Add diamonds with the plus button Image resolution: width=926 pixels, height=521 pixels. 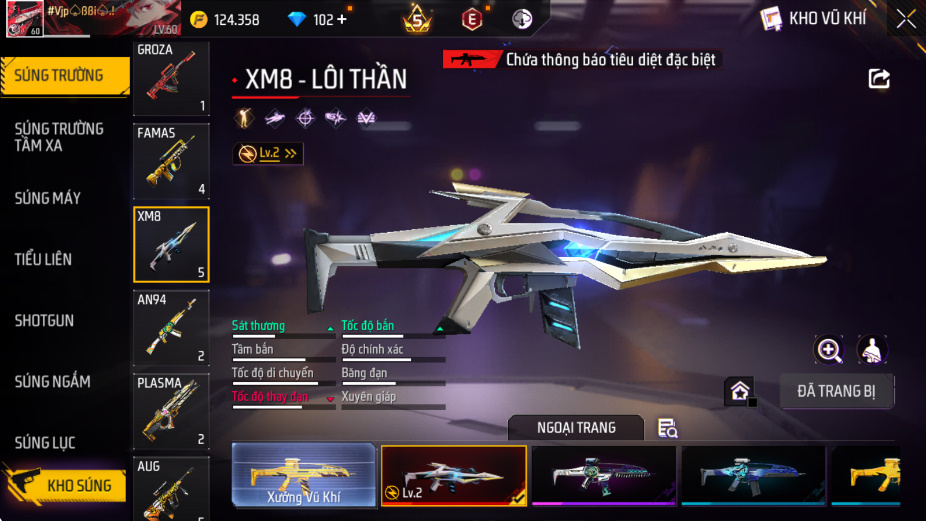[x=342, y=19]
